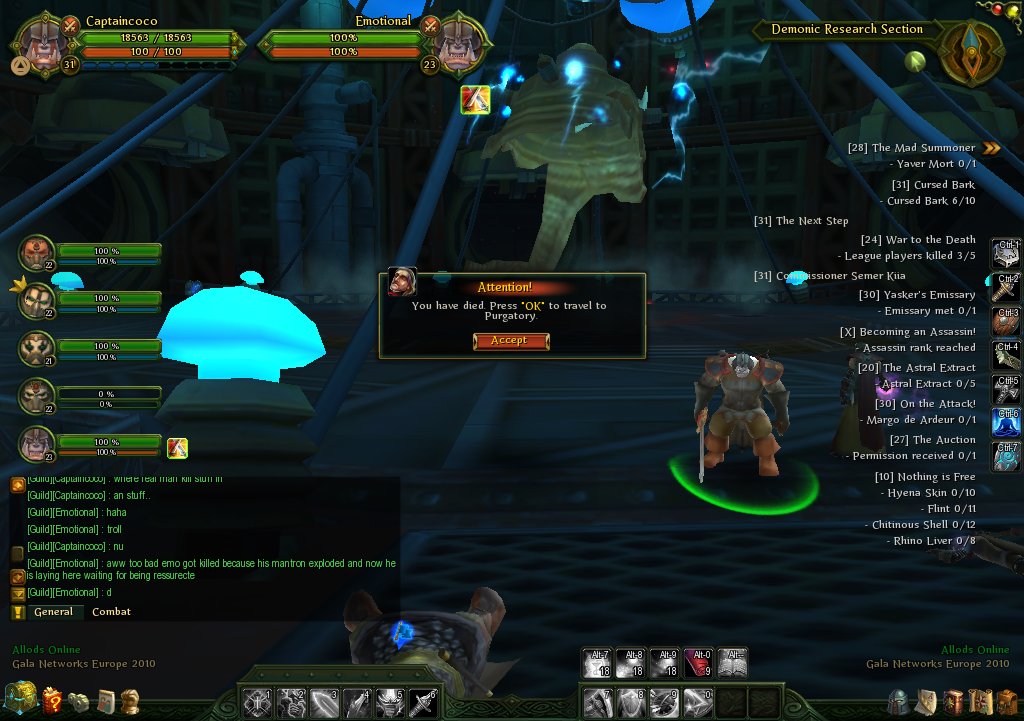Open the treasure chest shop icon
This screenshot has height=721, width=1024.
20,699
